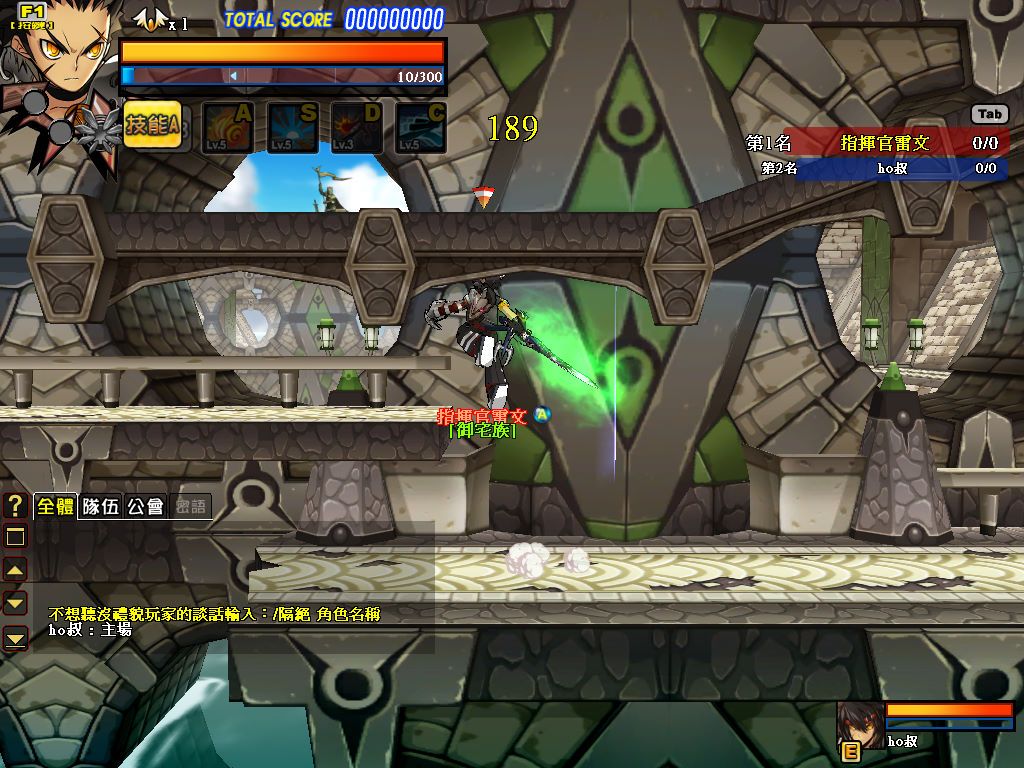1024x768 pixels.
Task: Switch to the 全體 chat tab
Action: [x=55, y=506]
